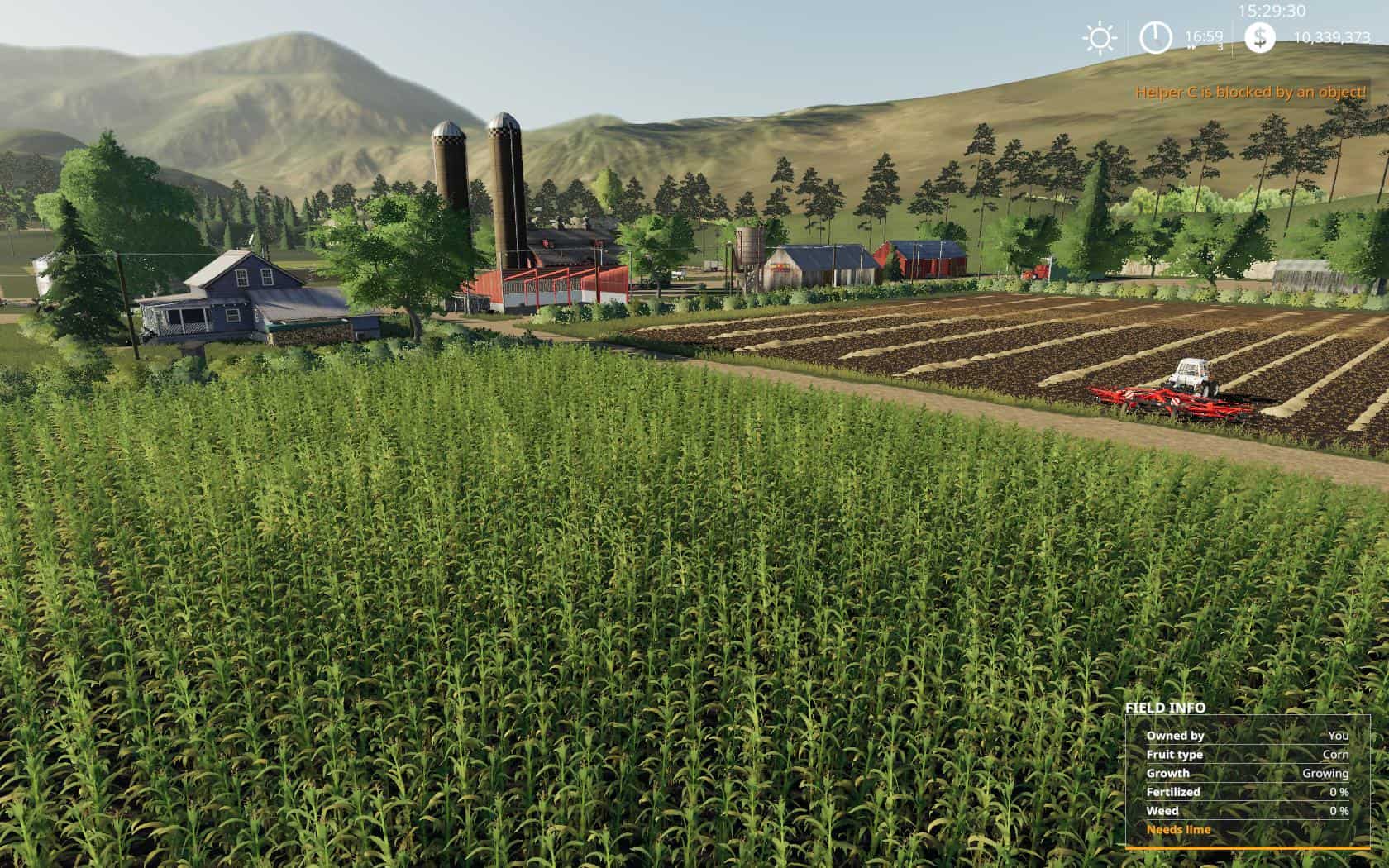Screen dimensions: 1389x868
Task: Select the game clock icon
Action: pos(1155,38)
